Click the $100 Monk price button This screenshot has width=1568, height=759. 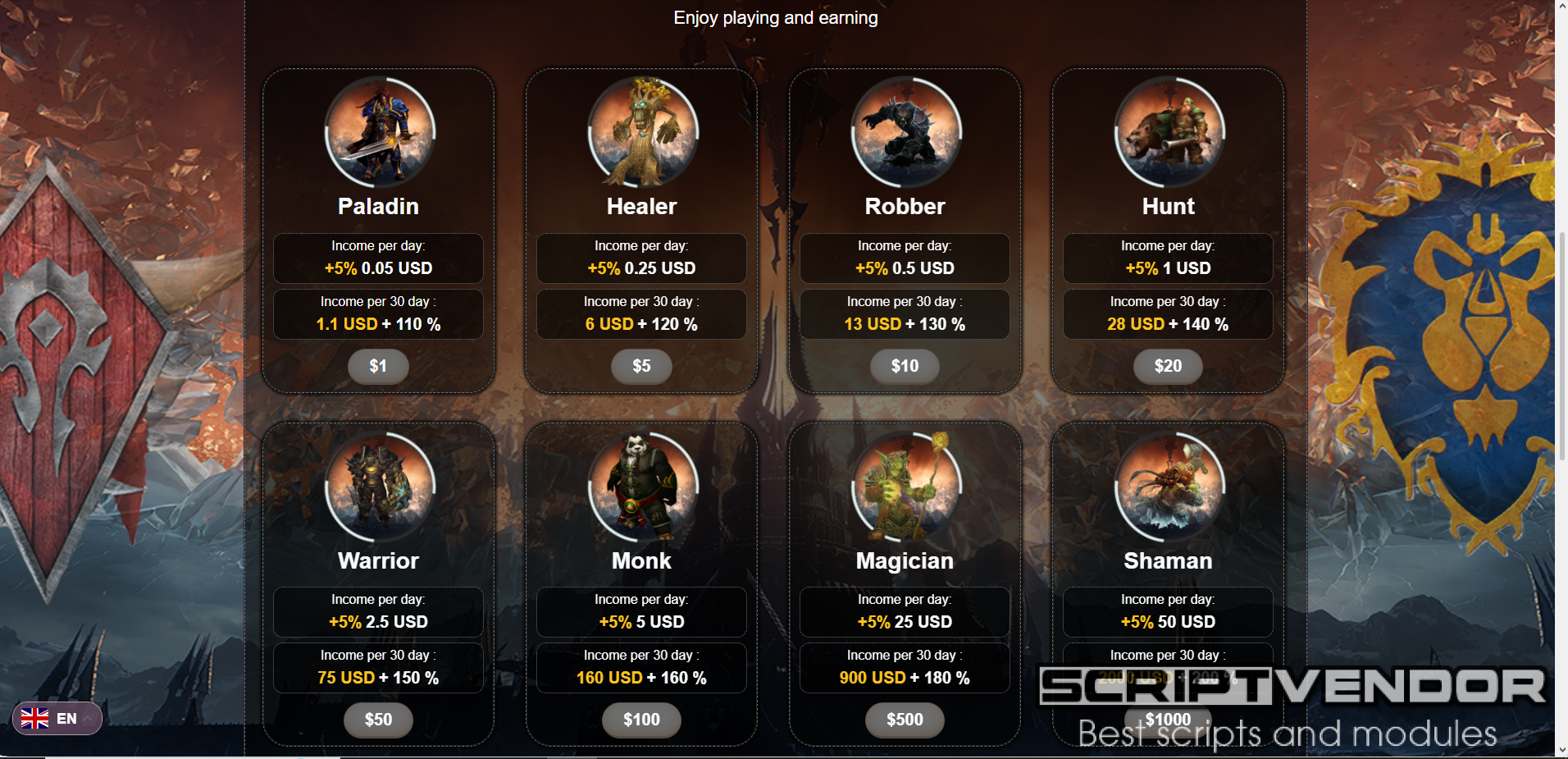click(x=641, y=720)
